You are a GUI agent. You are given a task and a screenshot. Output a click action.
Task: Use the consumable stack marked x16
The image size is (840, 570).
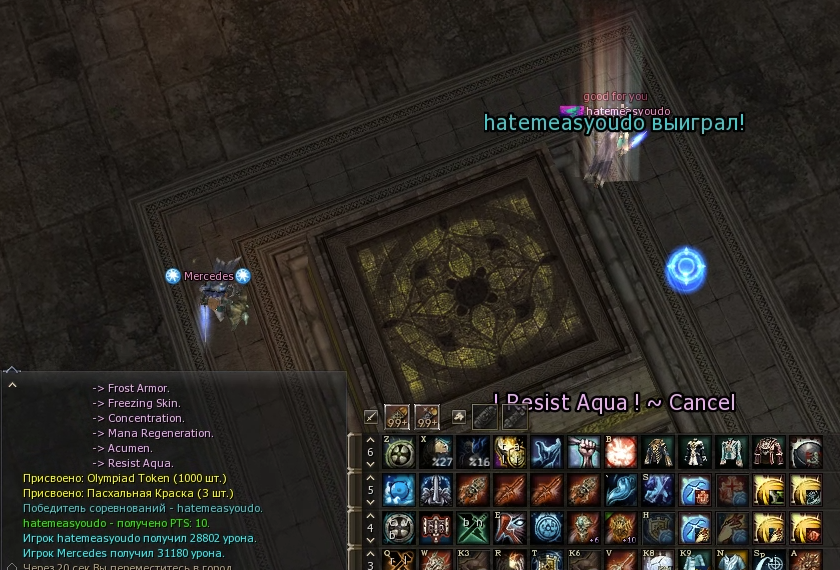473,452
